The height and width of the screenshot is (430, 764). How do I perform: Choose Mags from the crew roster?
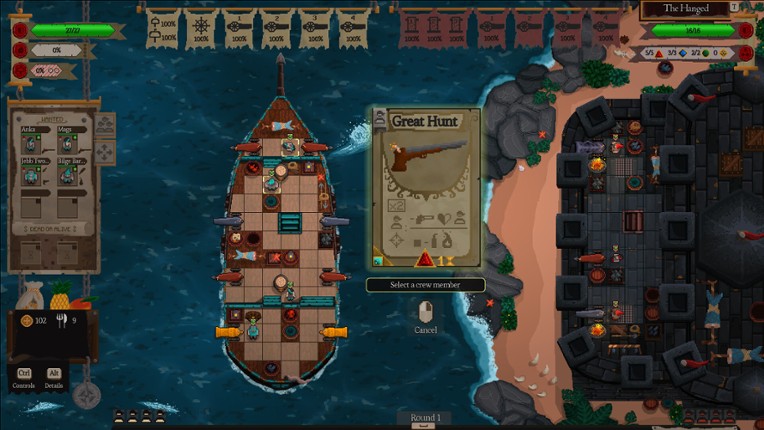[x=66, y=142]
